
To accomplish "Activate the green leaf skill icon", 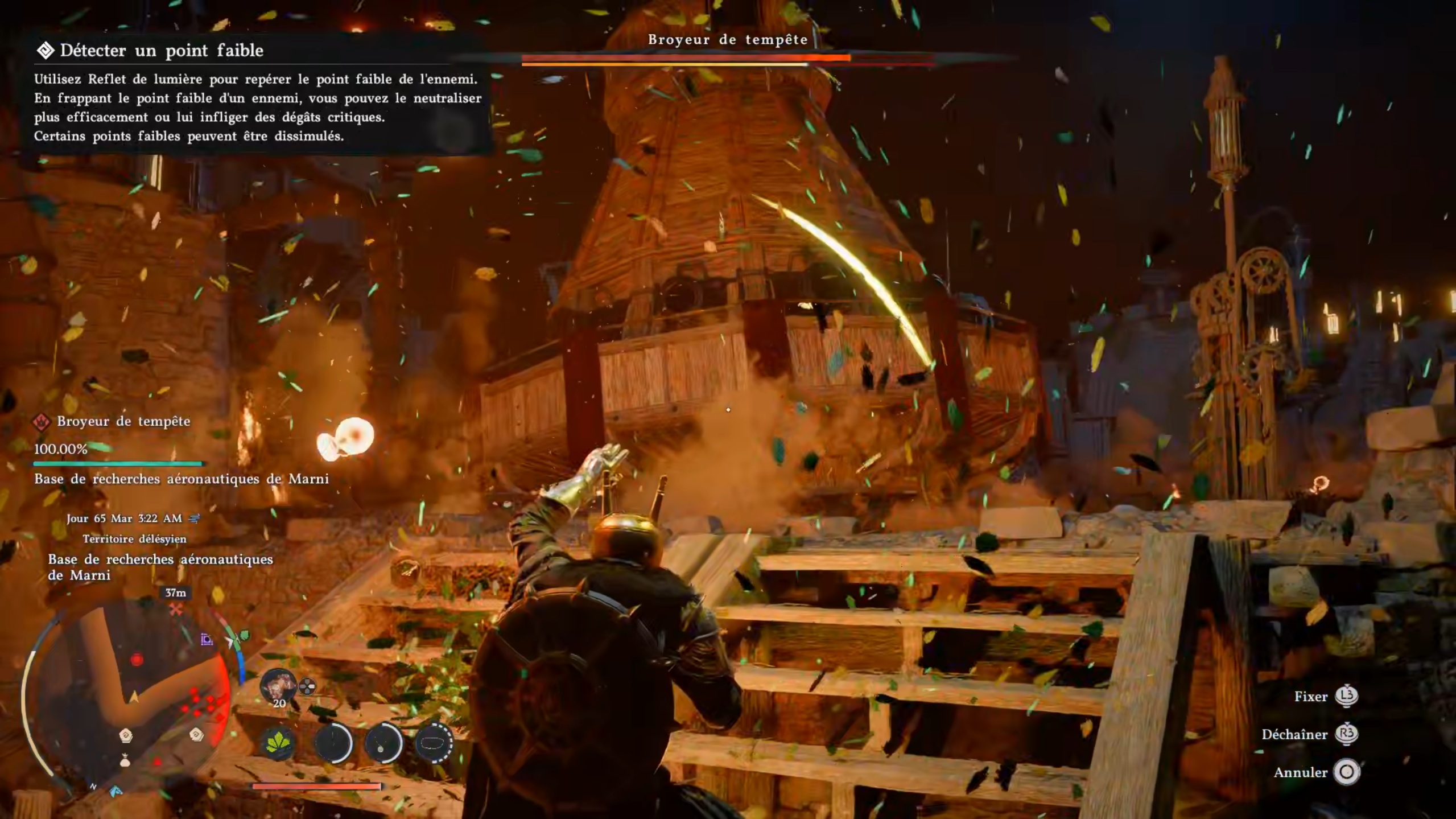I will [278, 742].
